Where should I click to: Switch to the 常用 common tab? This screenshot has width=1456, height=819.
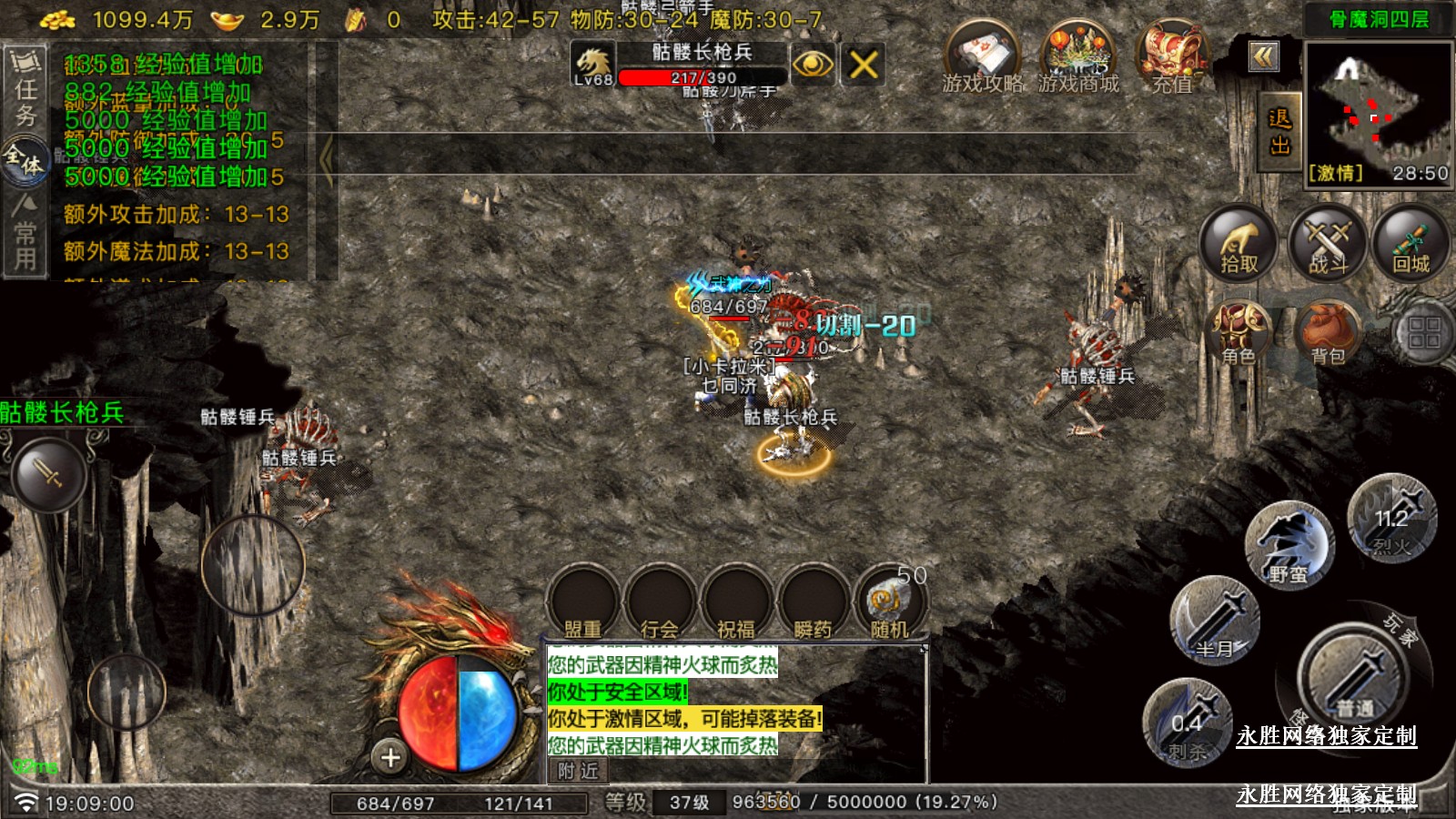tap(25, 233)
